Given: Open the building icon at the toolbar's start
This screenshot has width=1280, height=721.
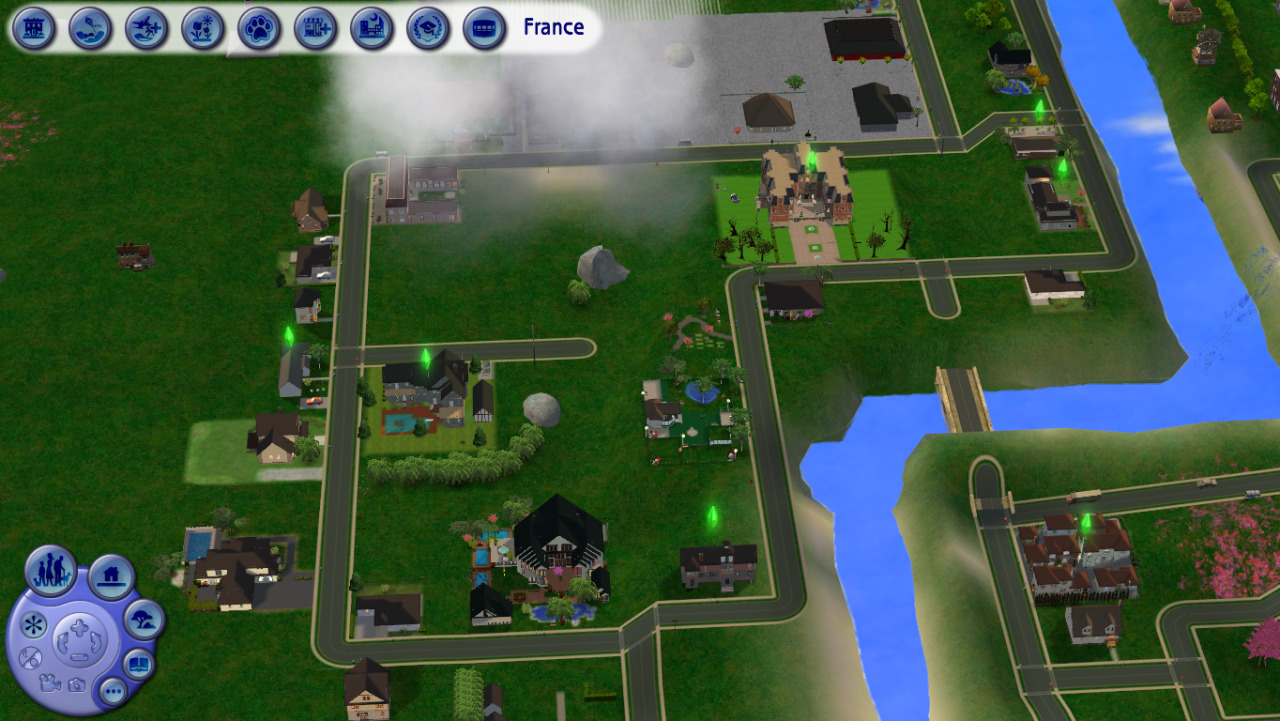Looking at the screenshot, I should coord(34,28).
